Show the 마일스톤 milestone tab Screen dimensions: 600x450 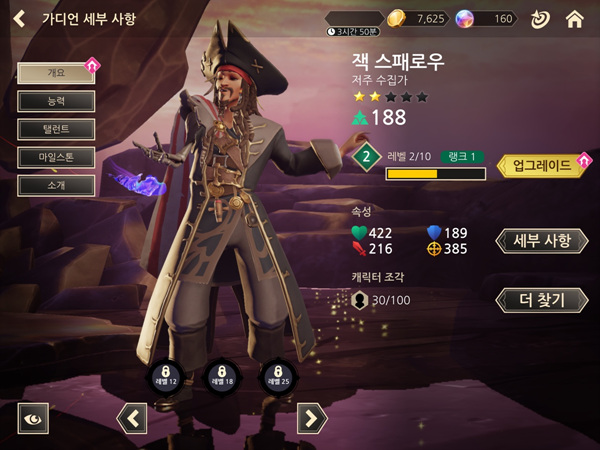56,157
